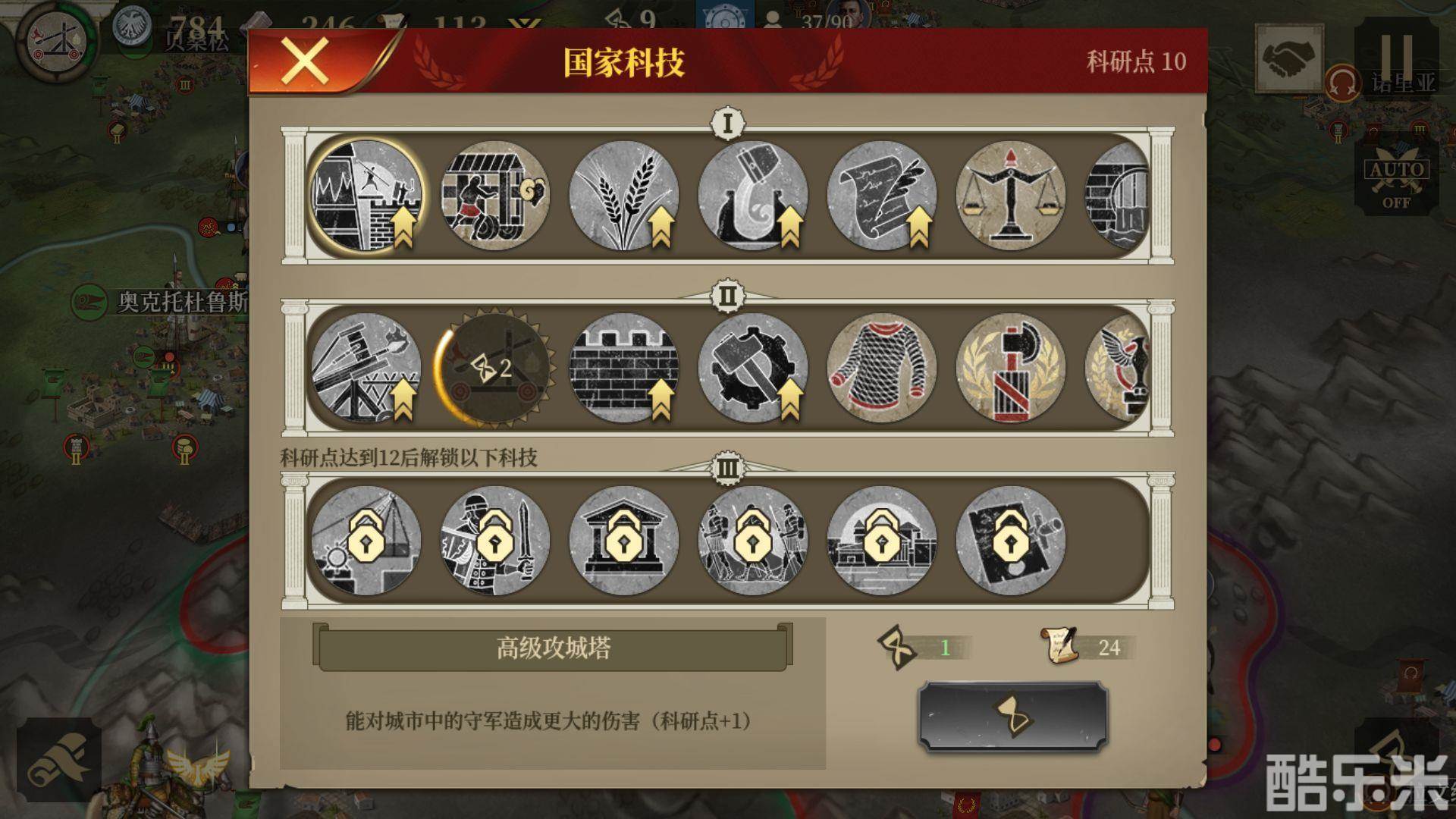Select the locked legionary technology in tier III
This screenshot has height=819, width=1456.
495,538
